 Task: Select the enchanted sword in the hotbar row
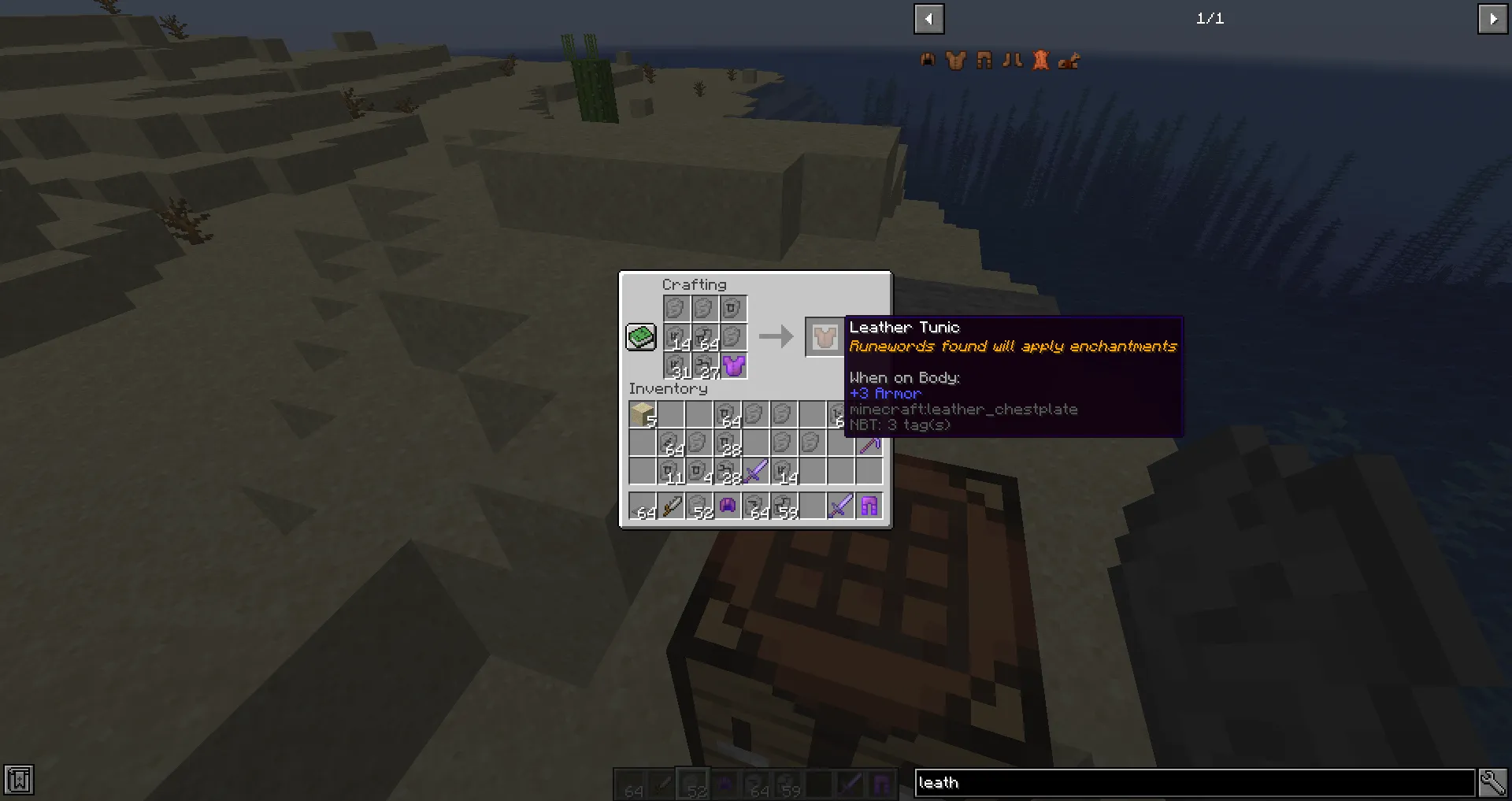(839, 506)
